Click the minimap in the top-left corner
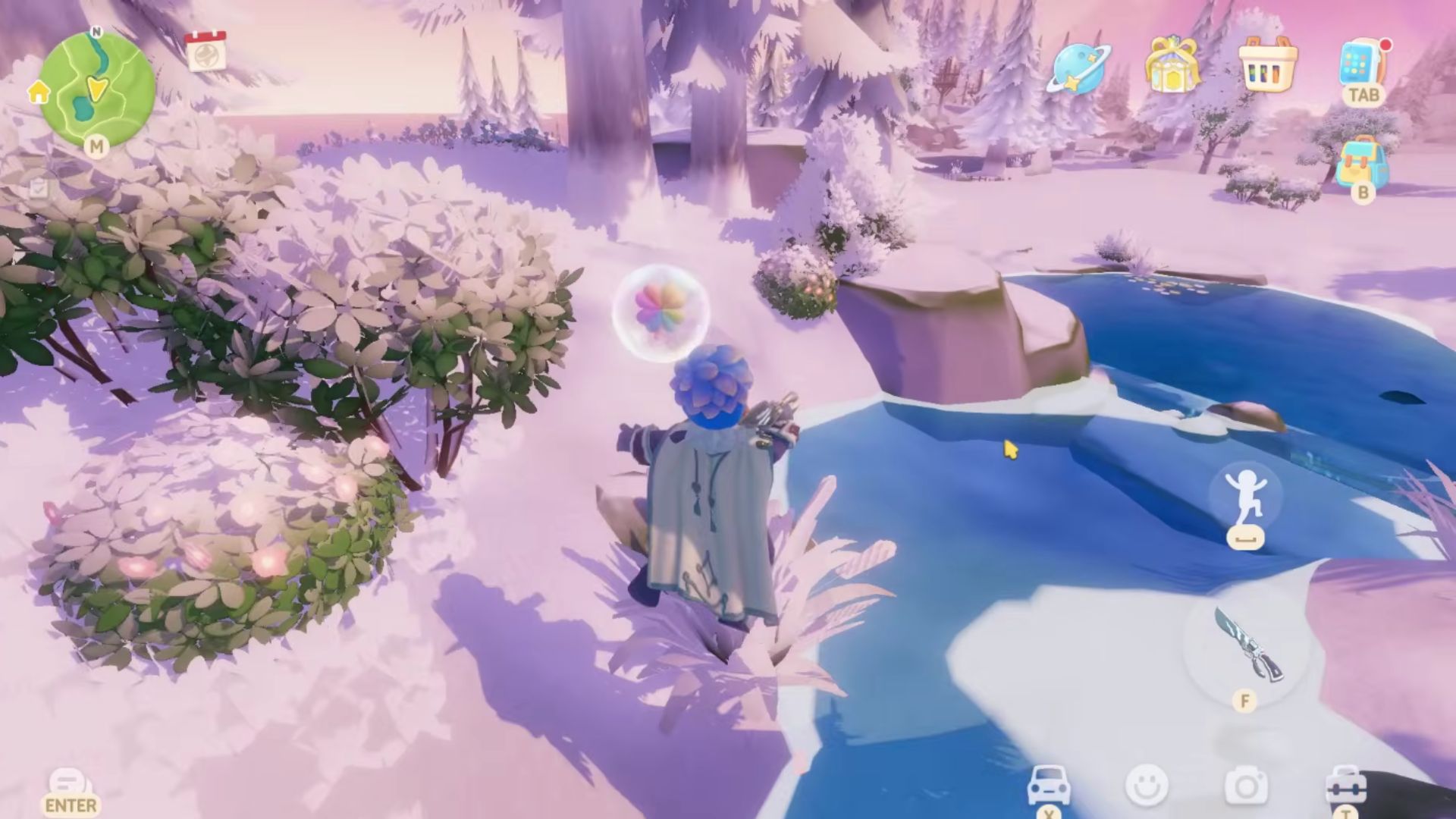Screen dimensions: 1456x819 click(x=95, y=87)
